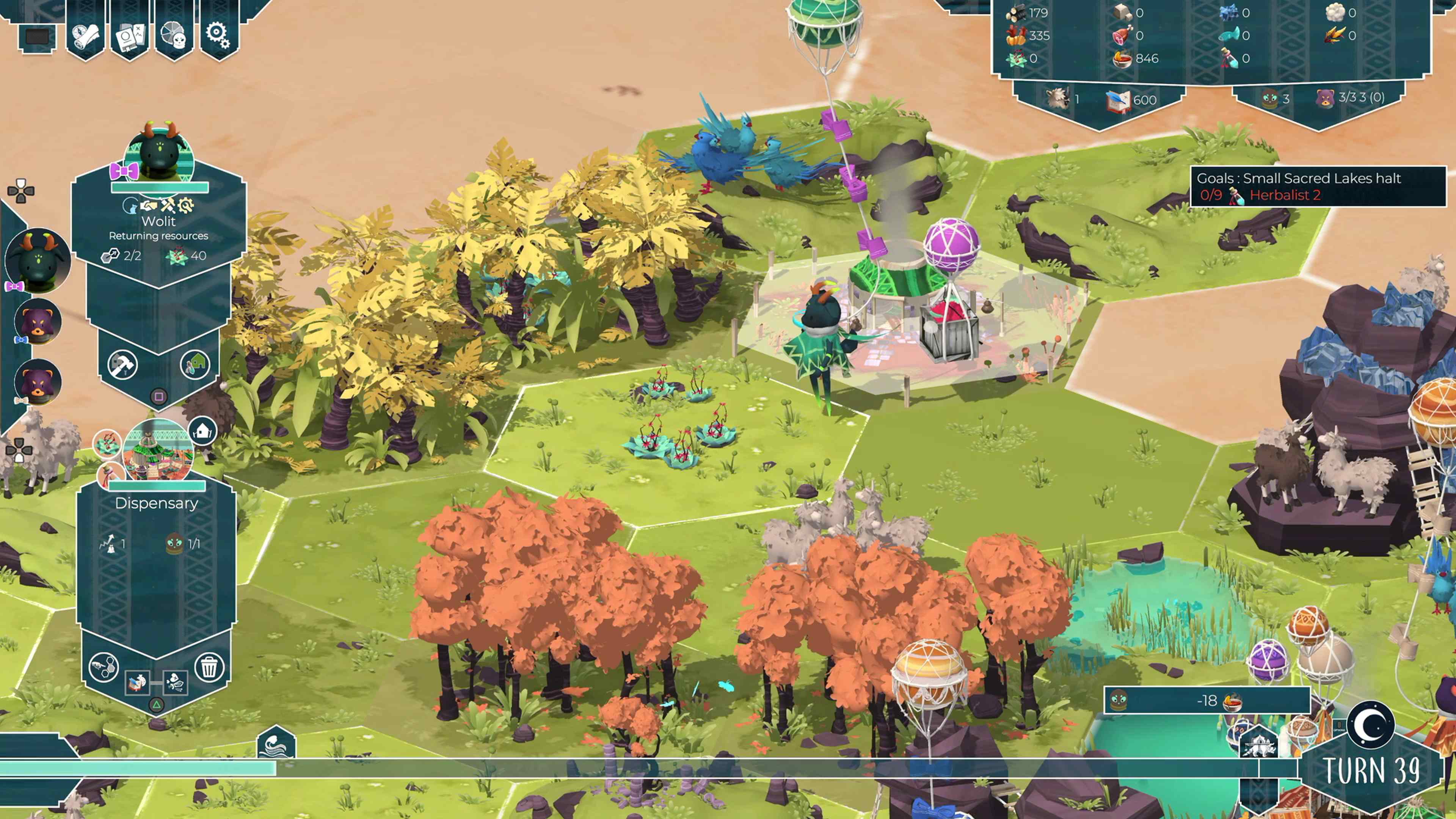Screen dimensions: 1456x819
Task: Click the Dispensary's hexagon recipe button
Action: click(104, 667)
